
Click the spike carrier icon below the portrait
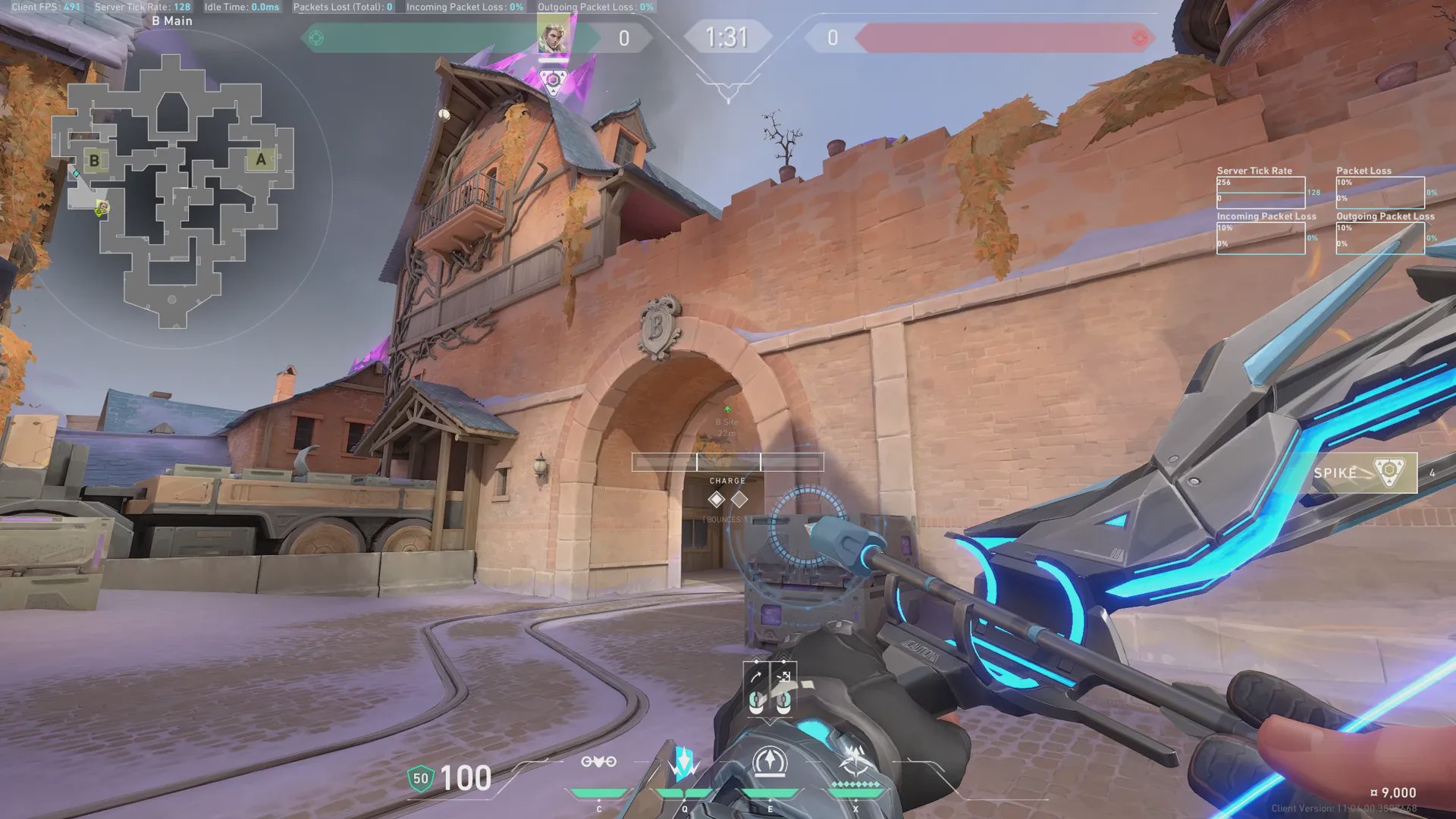[554, 80]
